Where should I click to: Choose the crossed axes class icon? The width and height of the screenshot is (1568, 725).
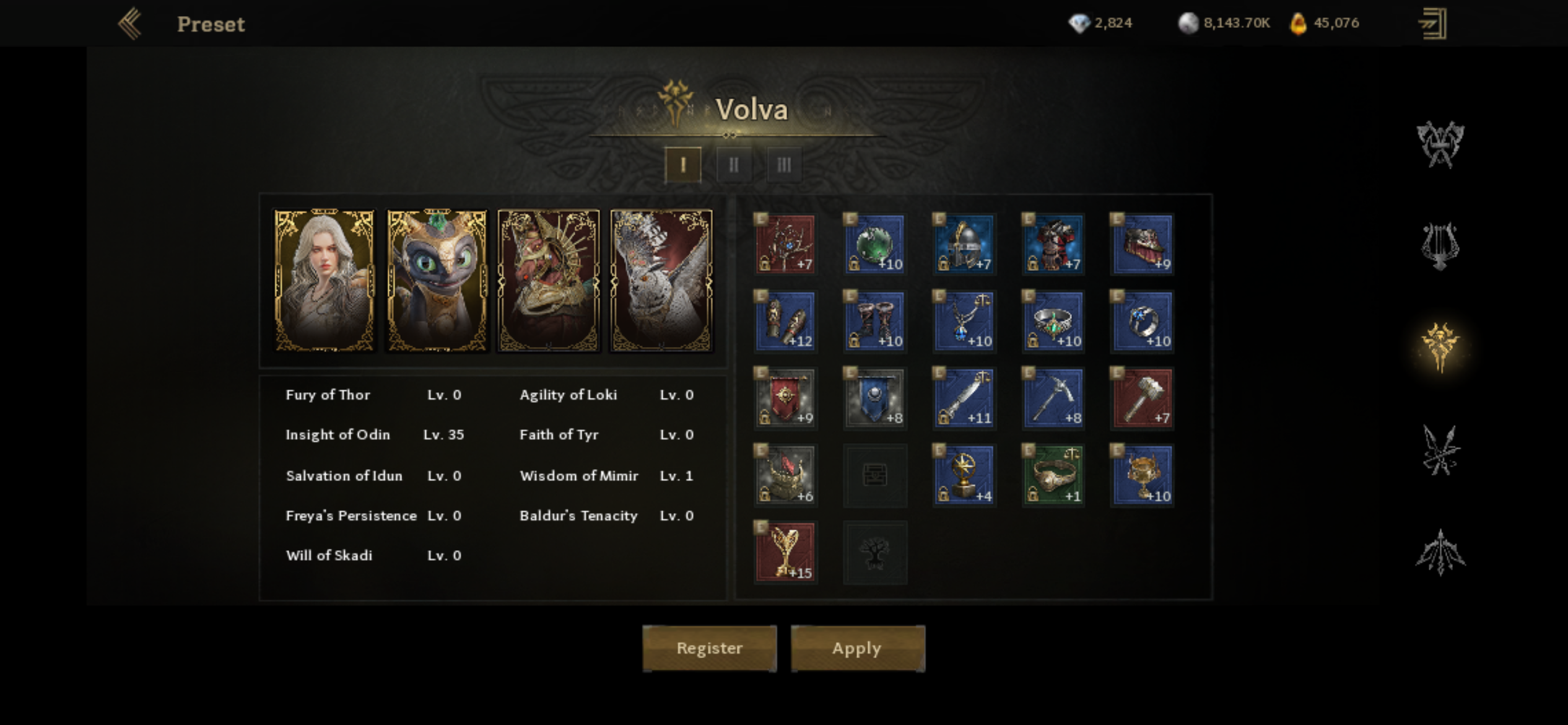point(1440,145)
